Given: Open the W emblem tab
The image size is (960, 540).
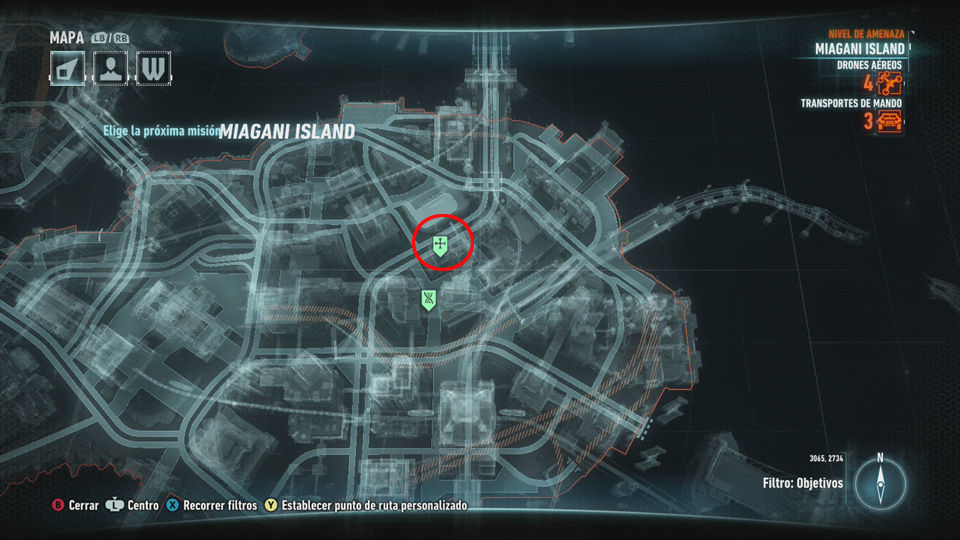Looking at the screenshot, I should click(x=154, y=68).
